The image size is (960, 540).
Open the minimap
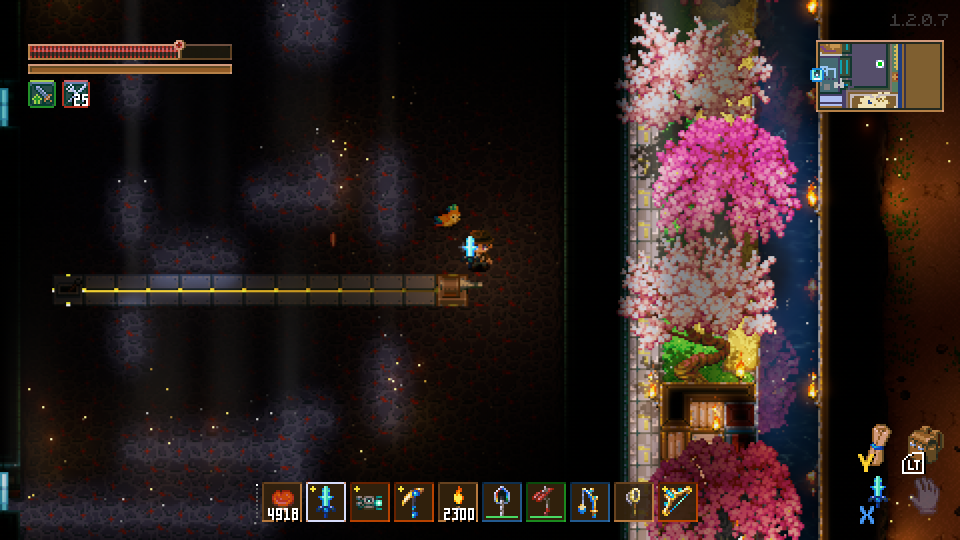coord(880,75)
